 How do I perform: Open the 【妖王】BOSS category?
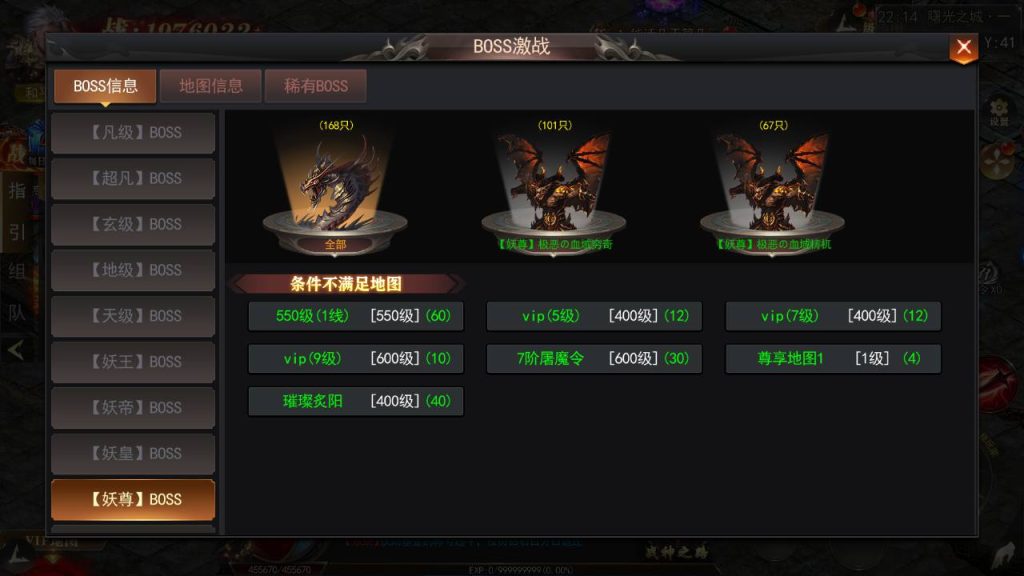pos(133,362)
